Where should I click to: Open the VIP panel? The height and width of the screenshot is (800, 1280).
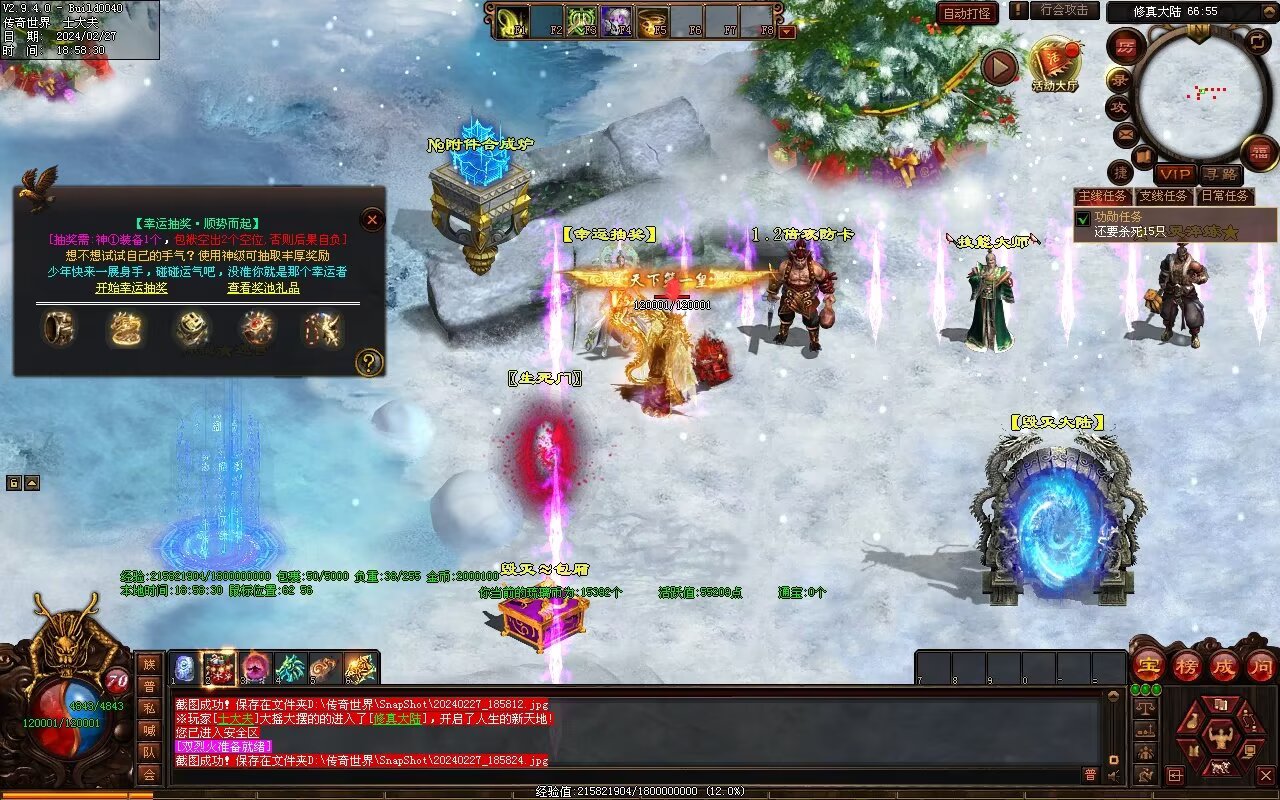point(1175,175)
